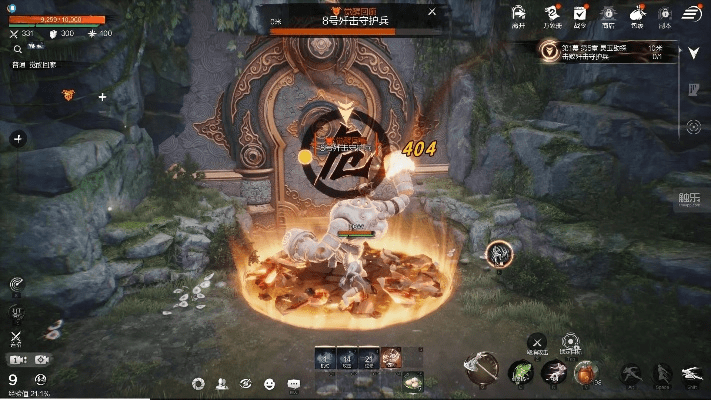The width and height of the screenshot is (711, 400).
Task: Click the plus button on the left edge
Action: [17, 139]
